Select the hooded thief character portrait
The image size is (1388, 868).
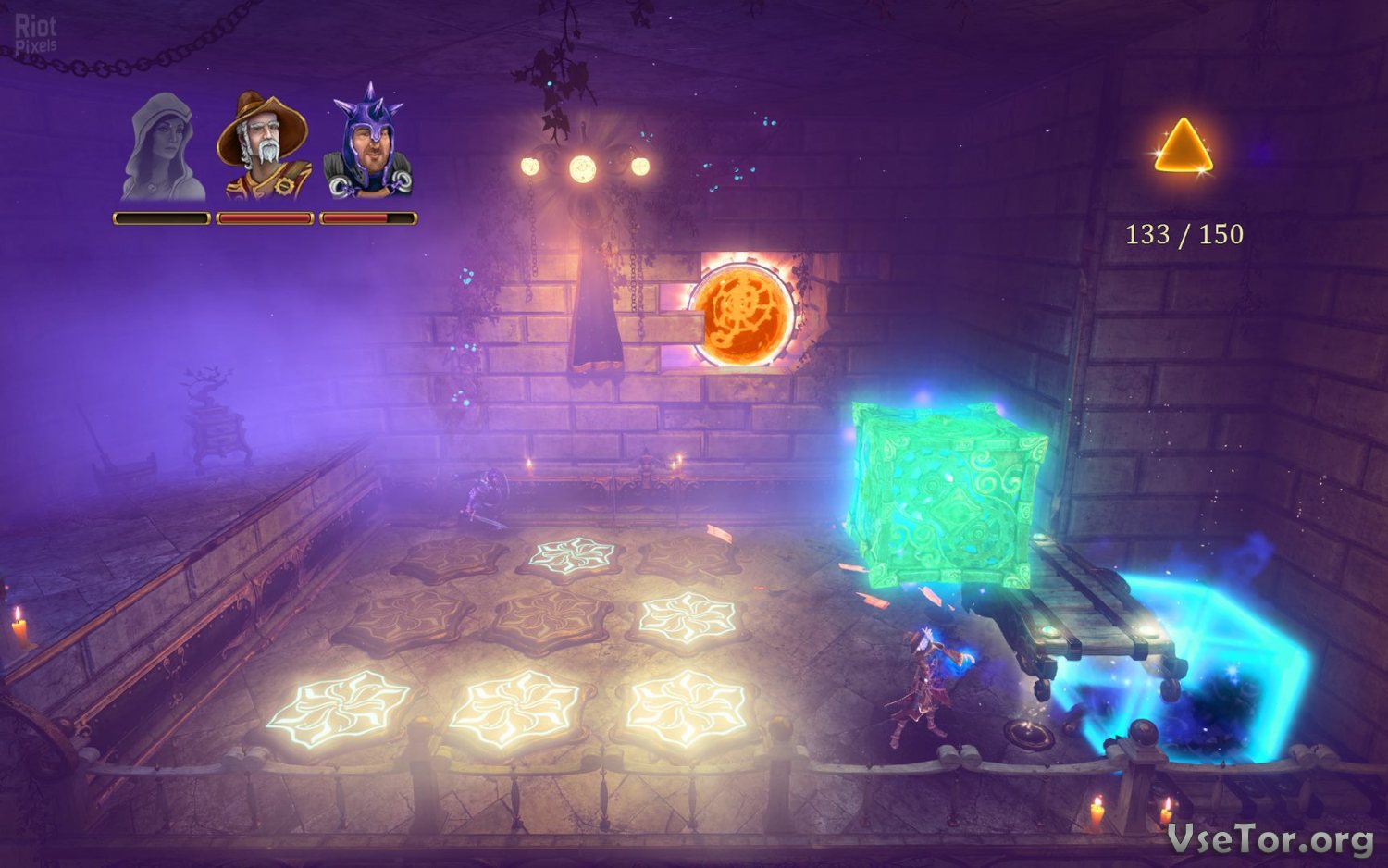click(163, 148)
